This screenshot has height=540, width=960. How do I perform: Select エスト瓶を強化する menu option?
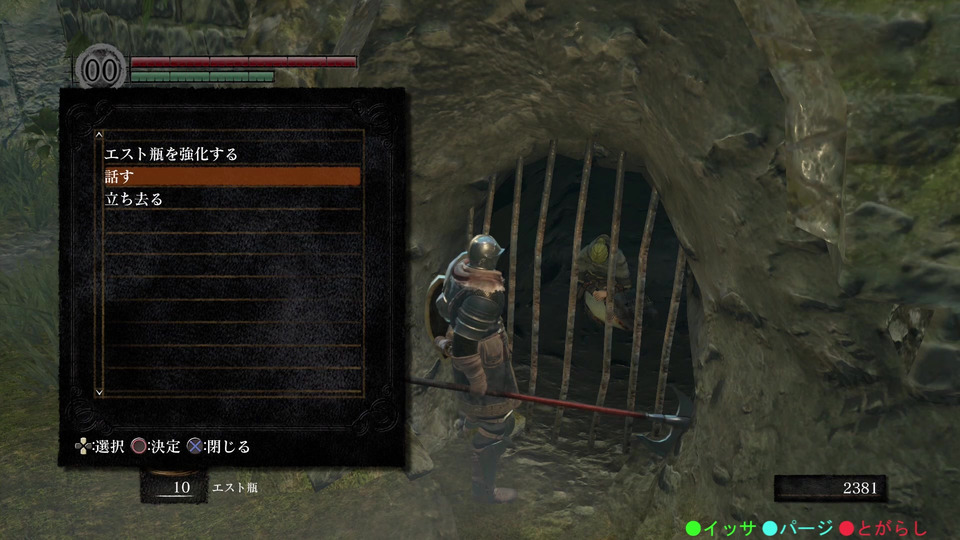coord(171,154)
